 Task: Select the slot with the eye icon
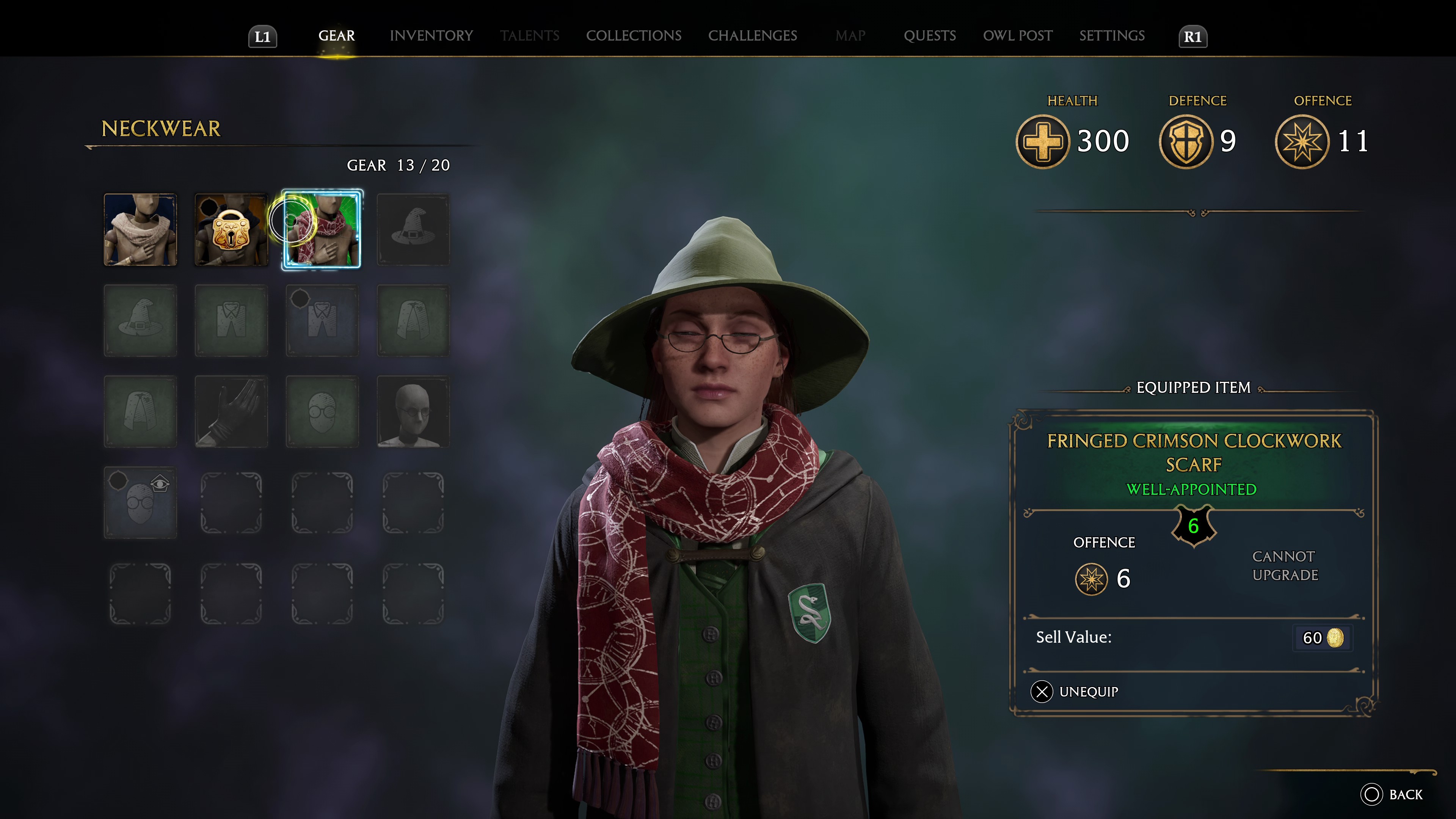(140, 502)
